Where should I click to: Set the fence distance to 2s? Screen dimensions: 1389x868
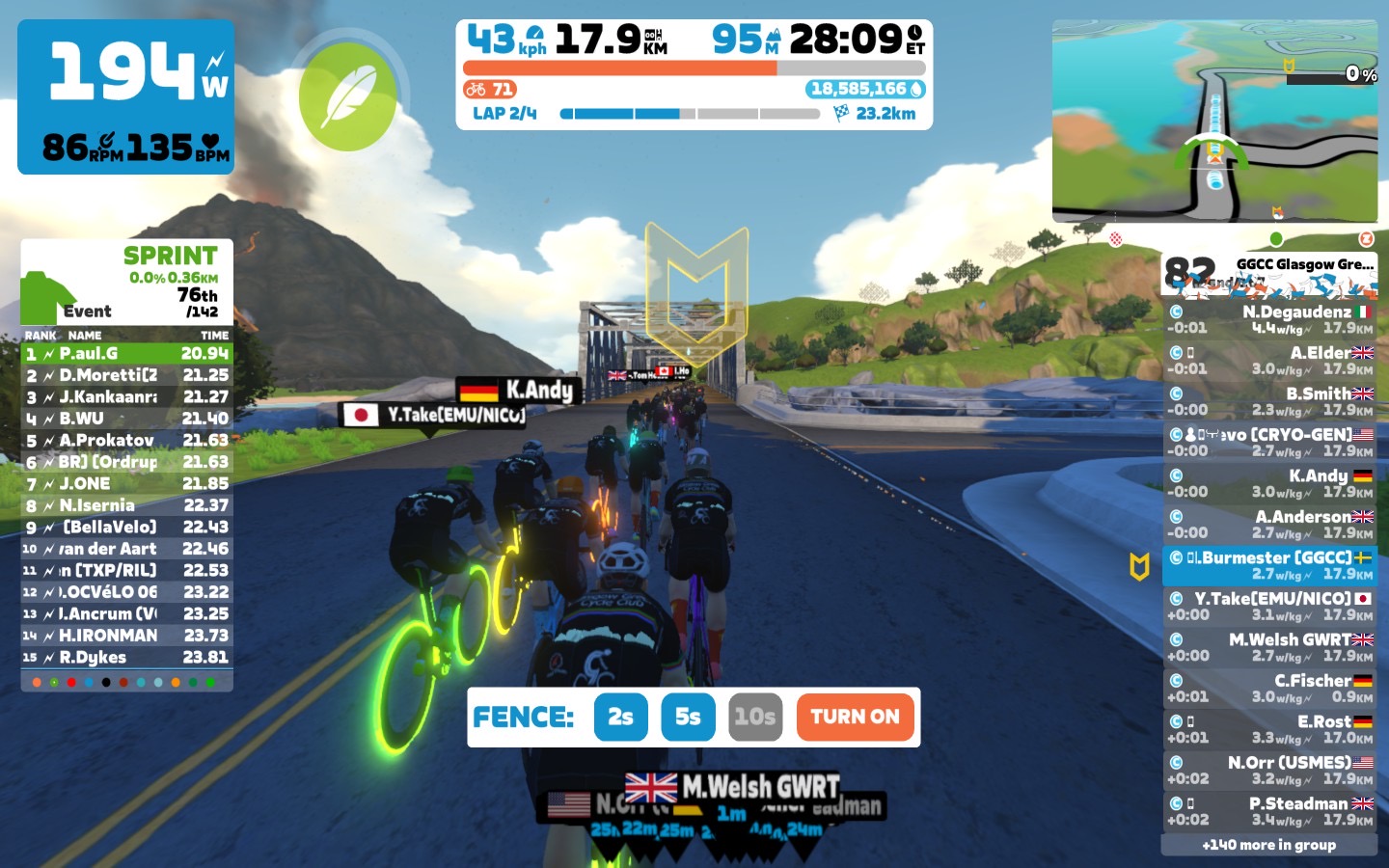620,717
